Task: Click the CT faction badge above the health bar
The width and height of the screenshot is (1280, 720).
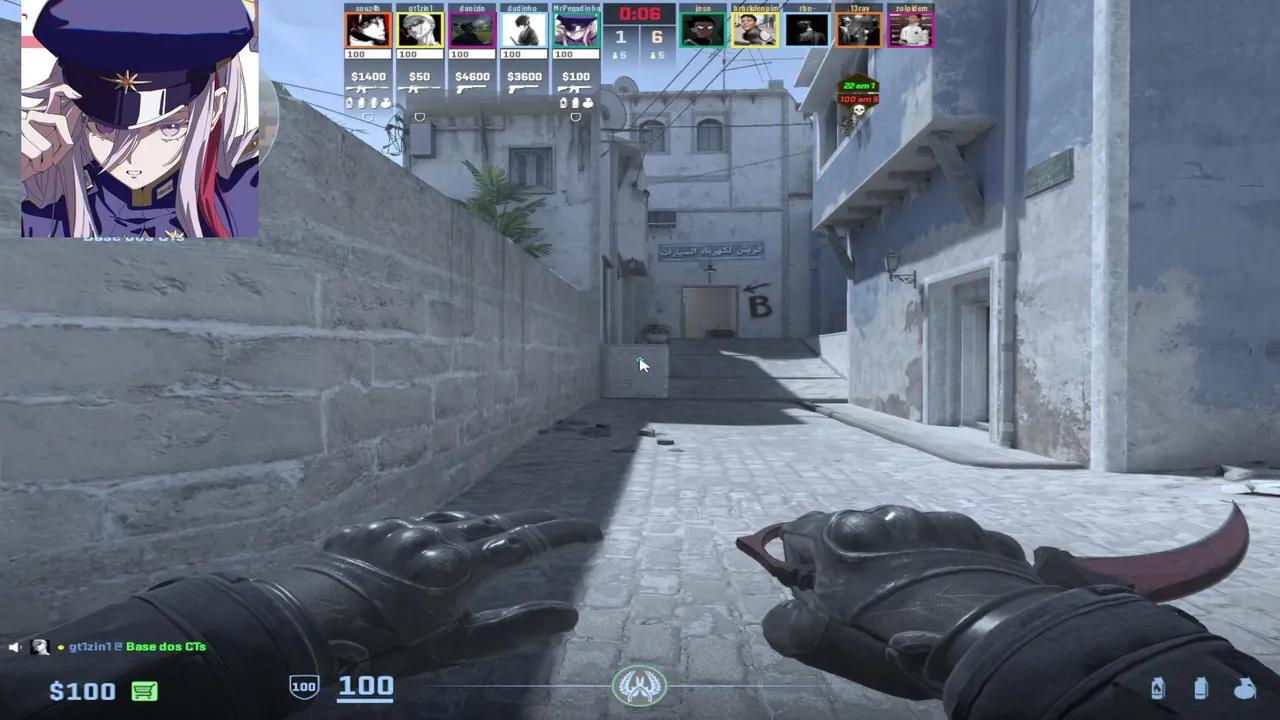Action: [x=640, y=686]
